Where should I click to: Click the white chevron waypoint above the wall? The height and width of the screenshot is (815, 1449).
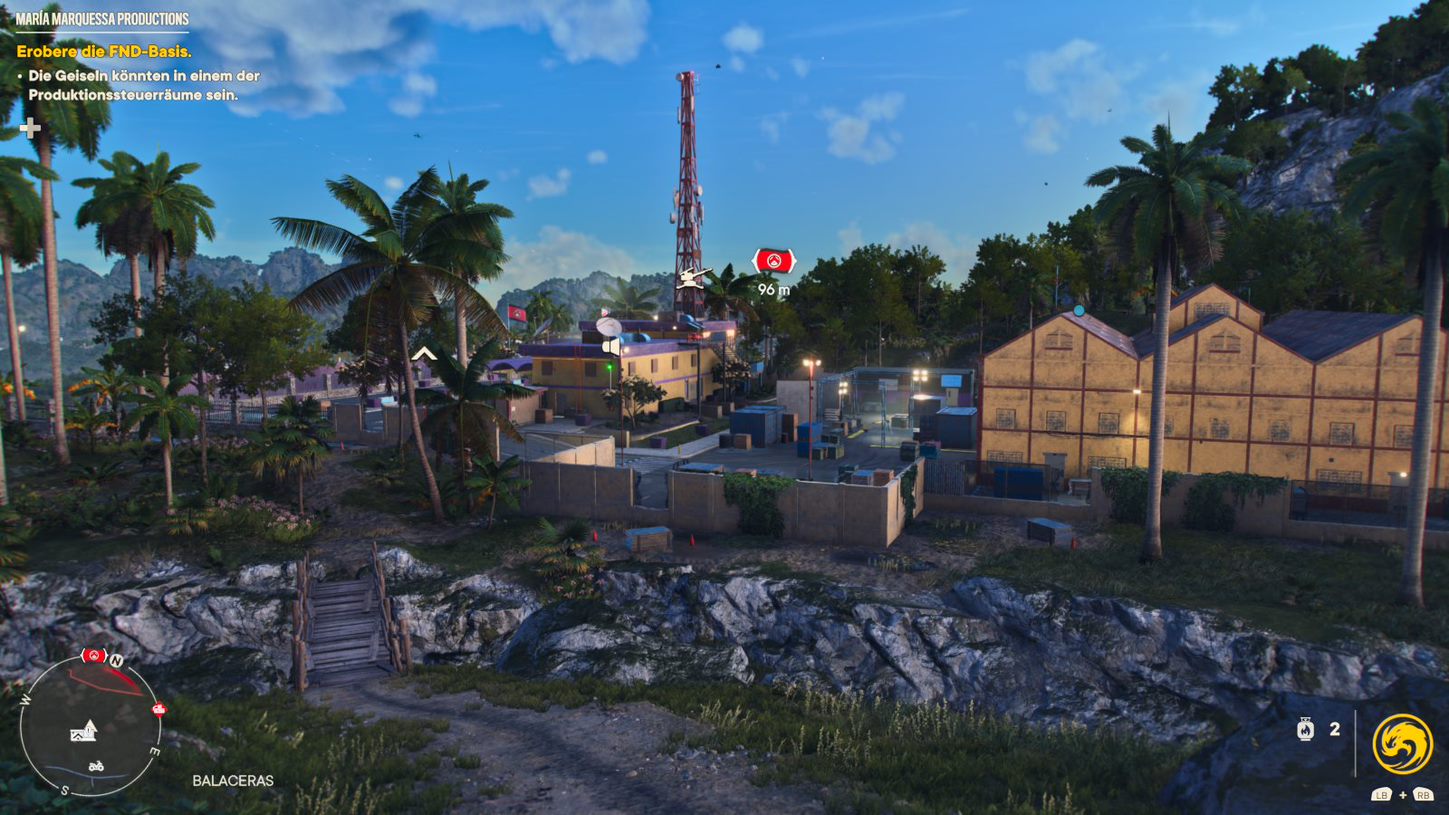point(425,352)
